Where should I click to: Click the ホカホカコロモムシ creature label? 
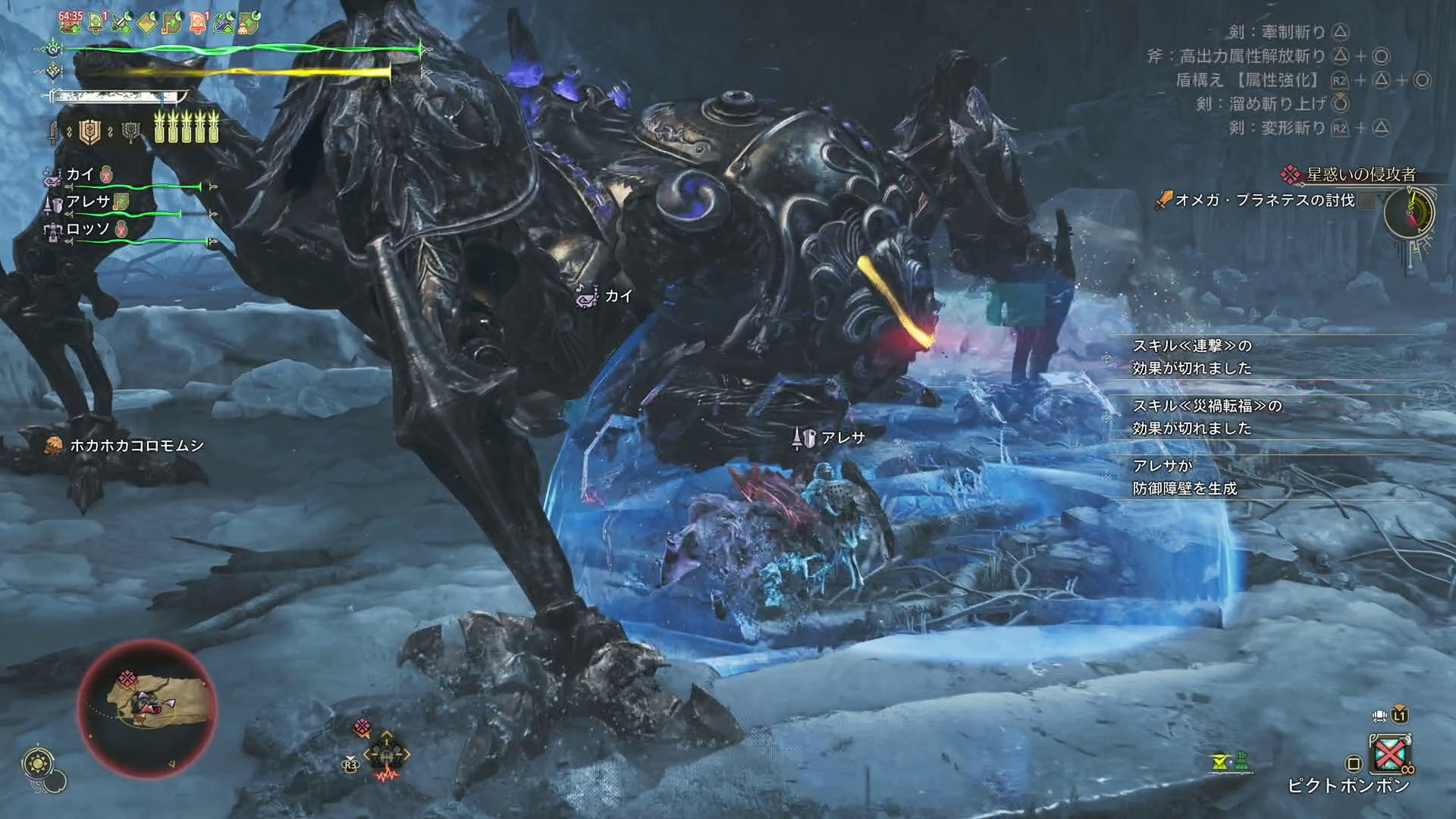tap(136, 446)
